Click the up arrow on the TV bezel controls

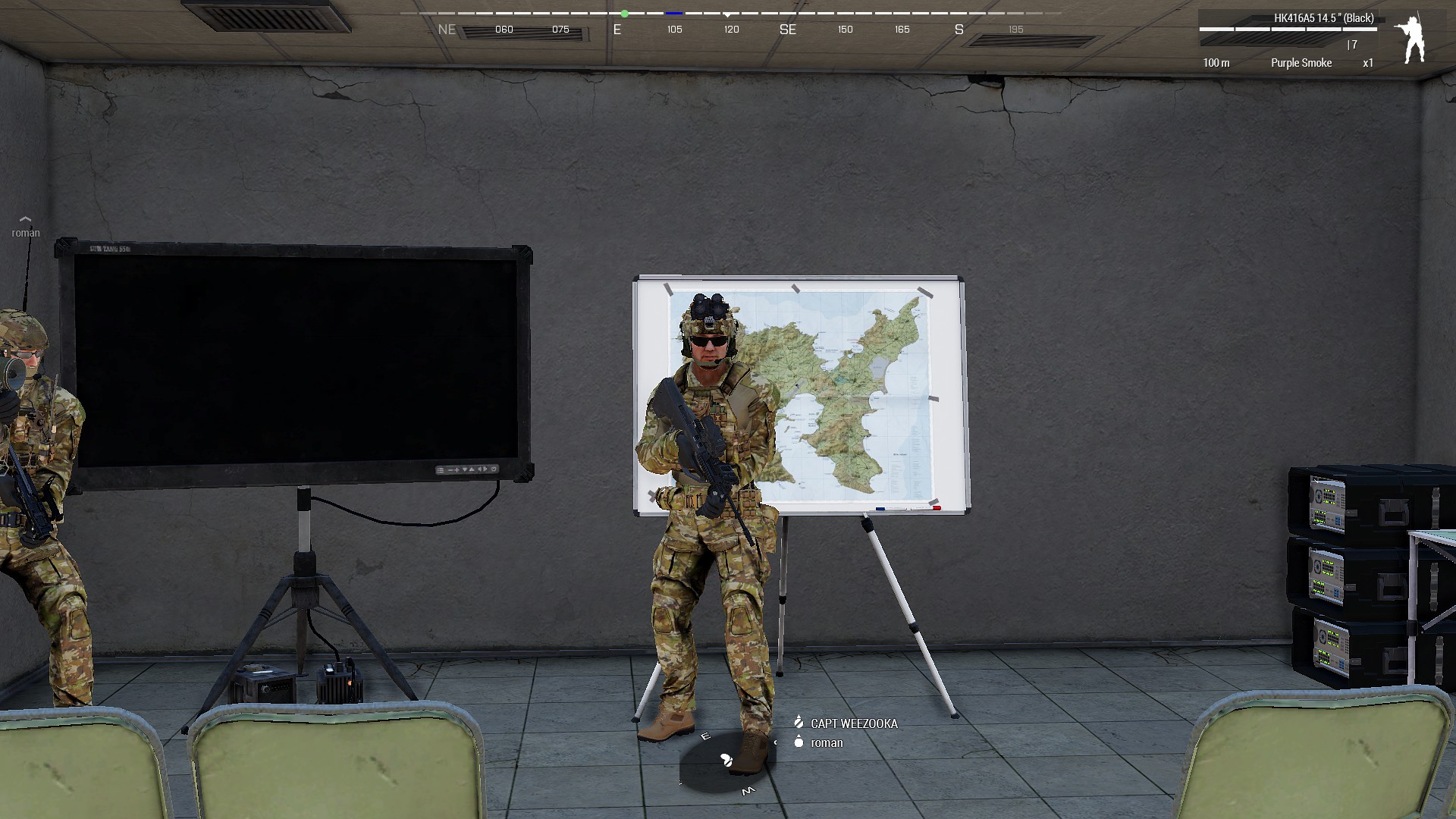point(472,470)
